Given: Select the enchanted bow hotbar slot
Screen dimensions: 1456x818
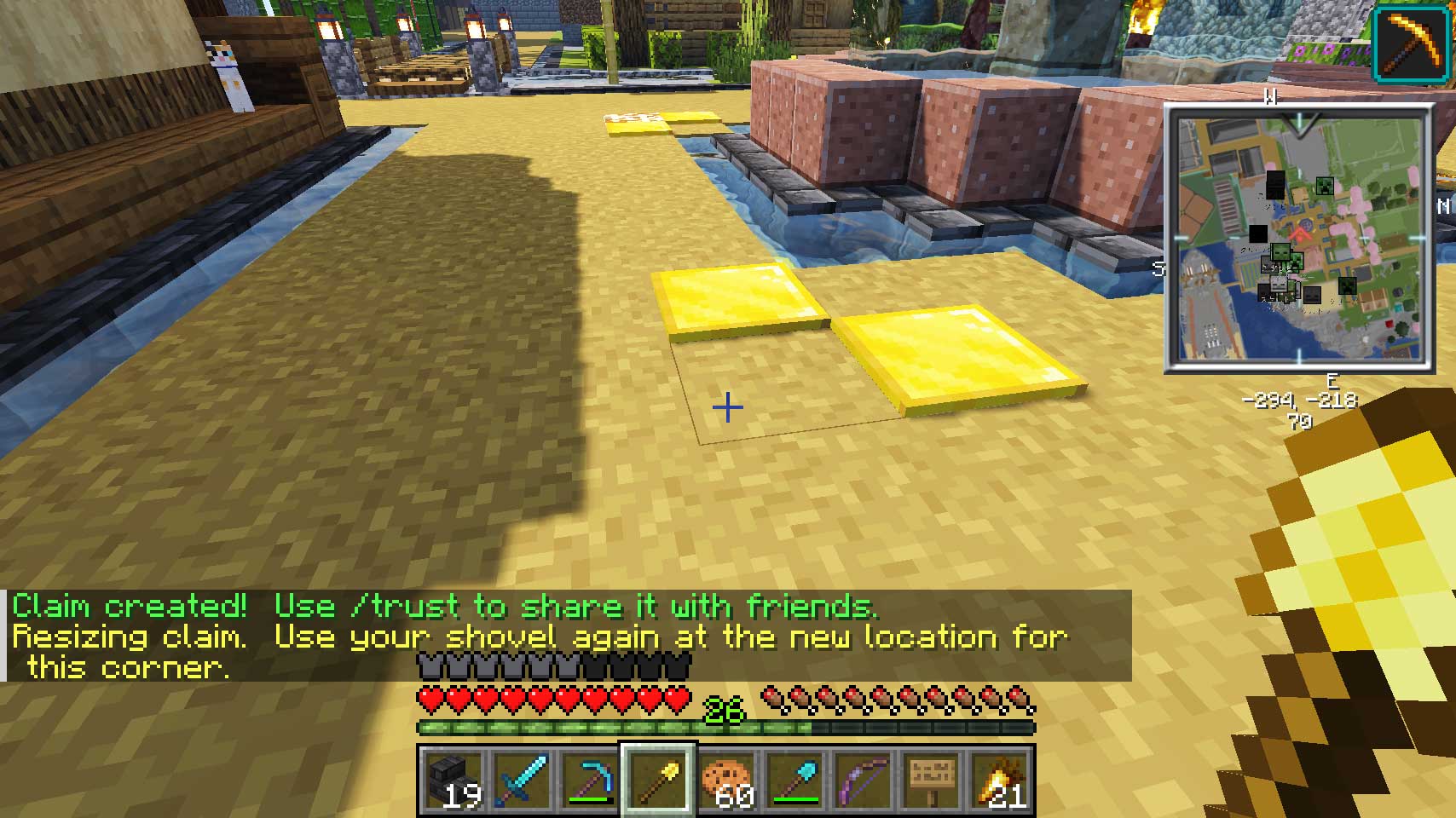Looking at the screenshot, I should click(x=864, y=781).
